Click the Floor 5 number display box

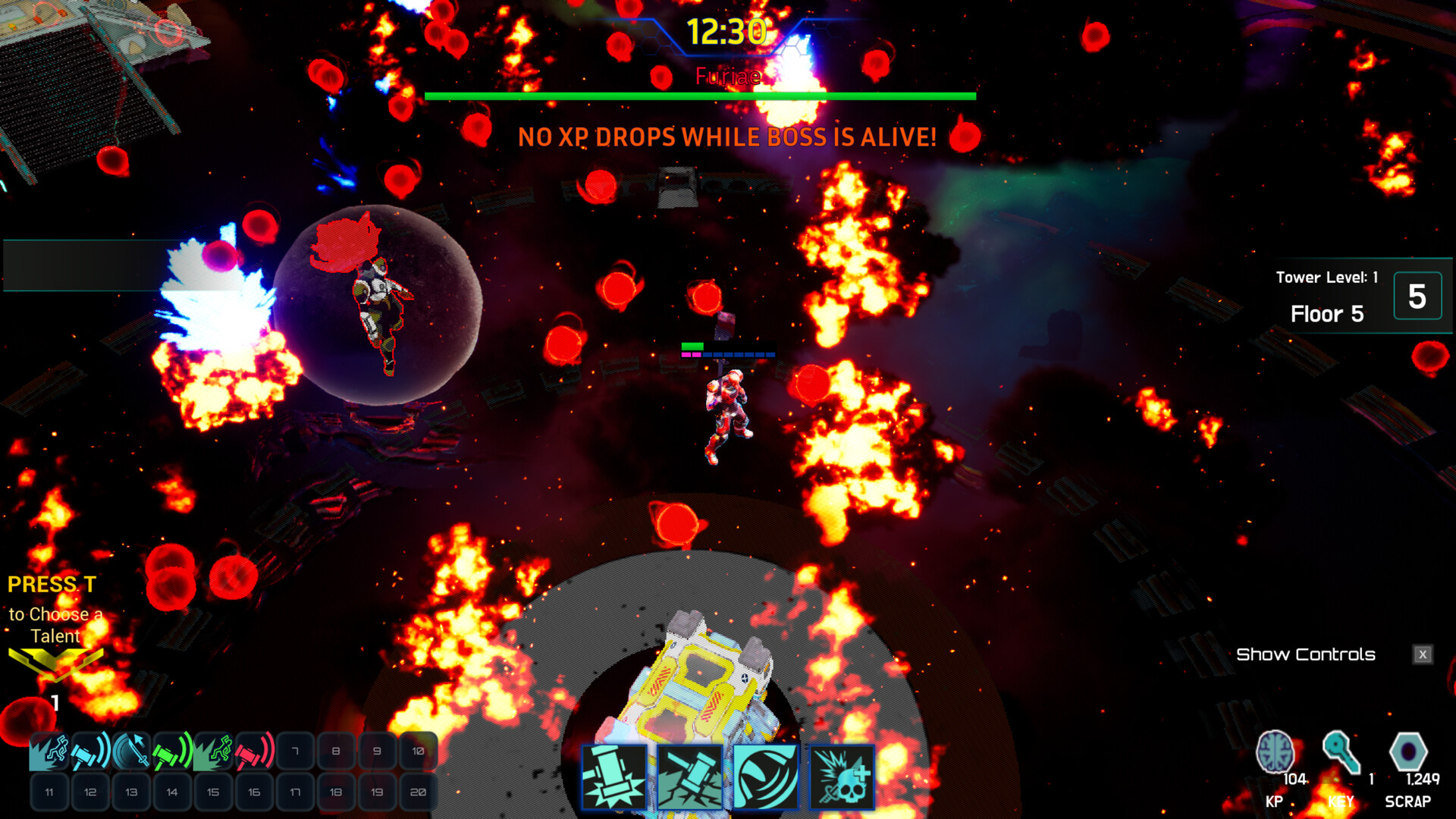click(x=1417, y=296)
